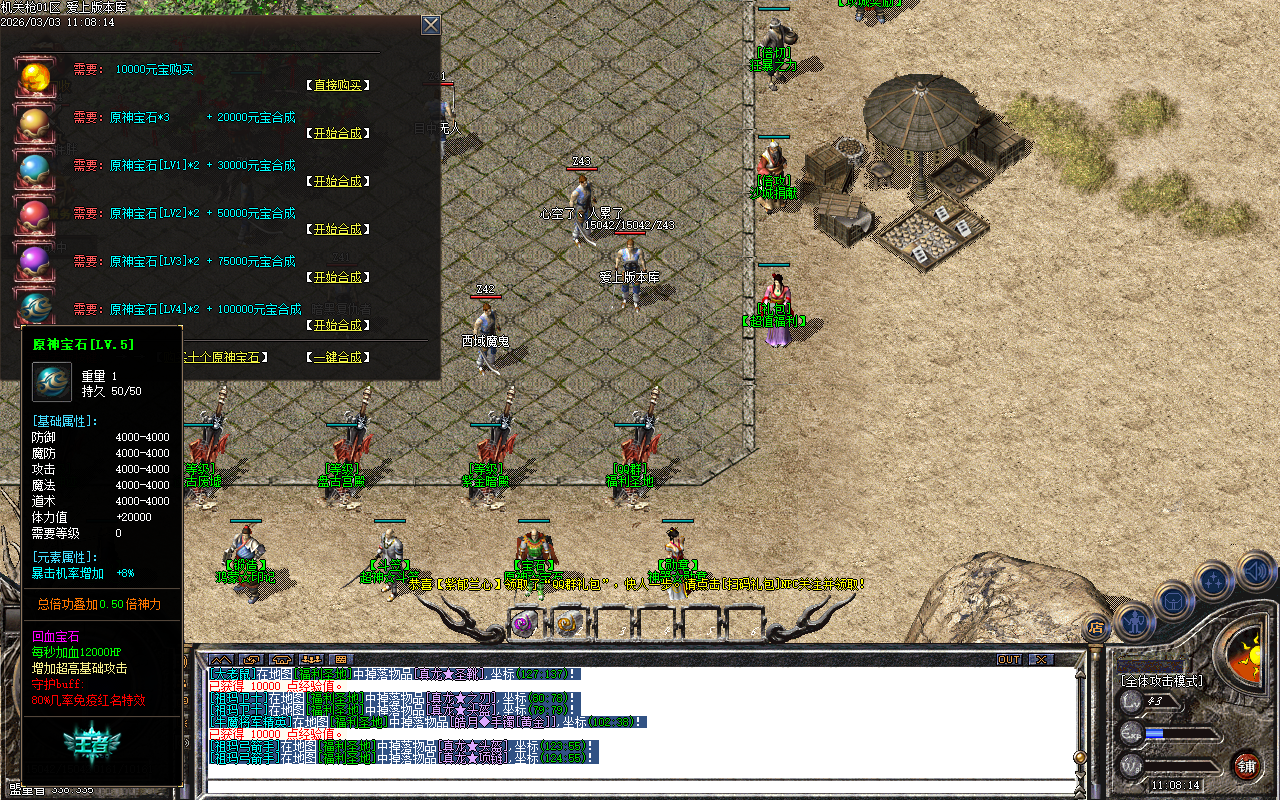The height and width of the screenshot is (800, 1280).
Task: Click 【直接购买】 to buy the gem
Action: click(x=340, y=85)
